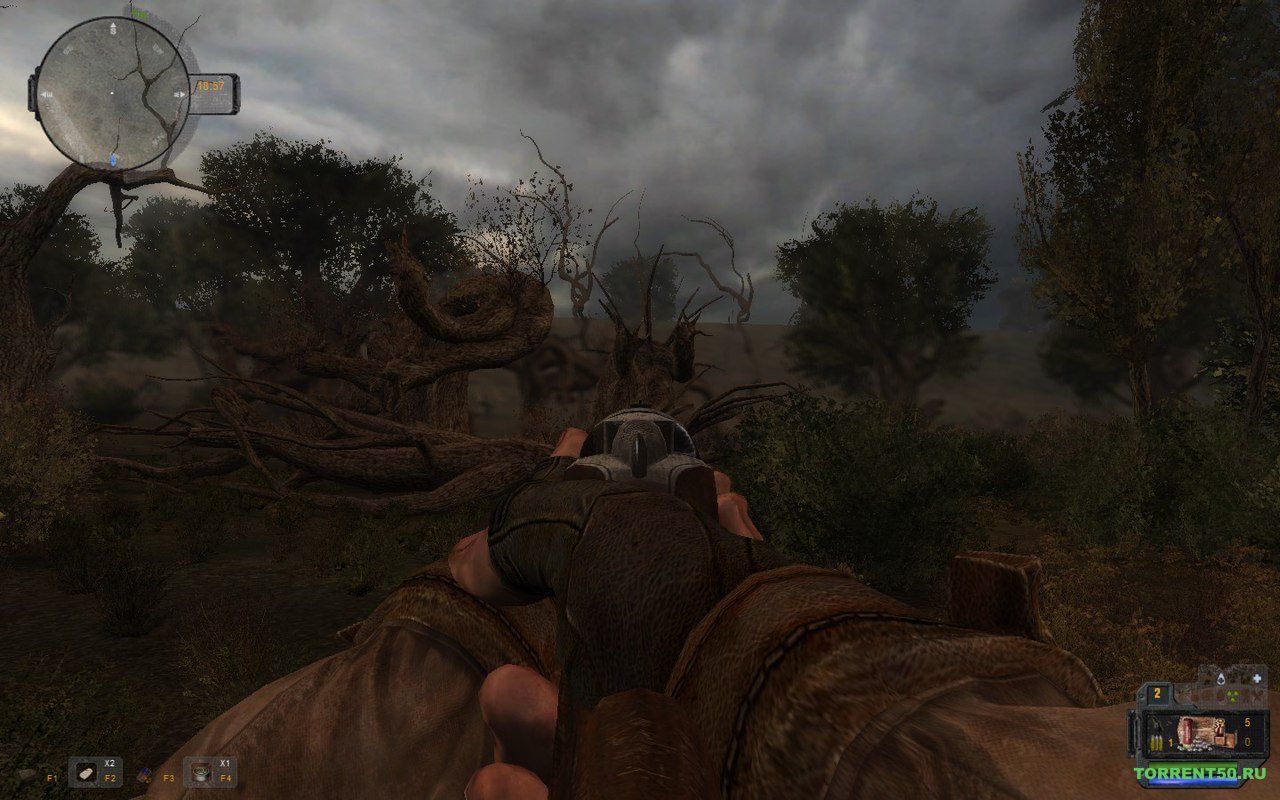Select the energy drink F3 quick slot
This screenshot has height=800, width=1280.
[x=143, y=773]
